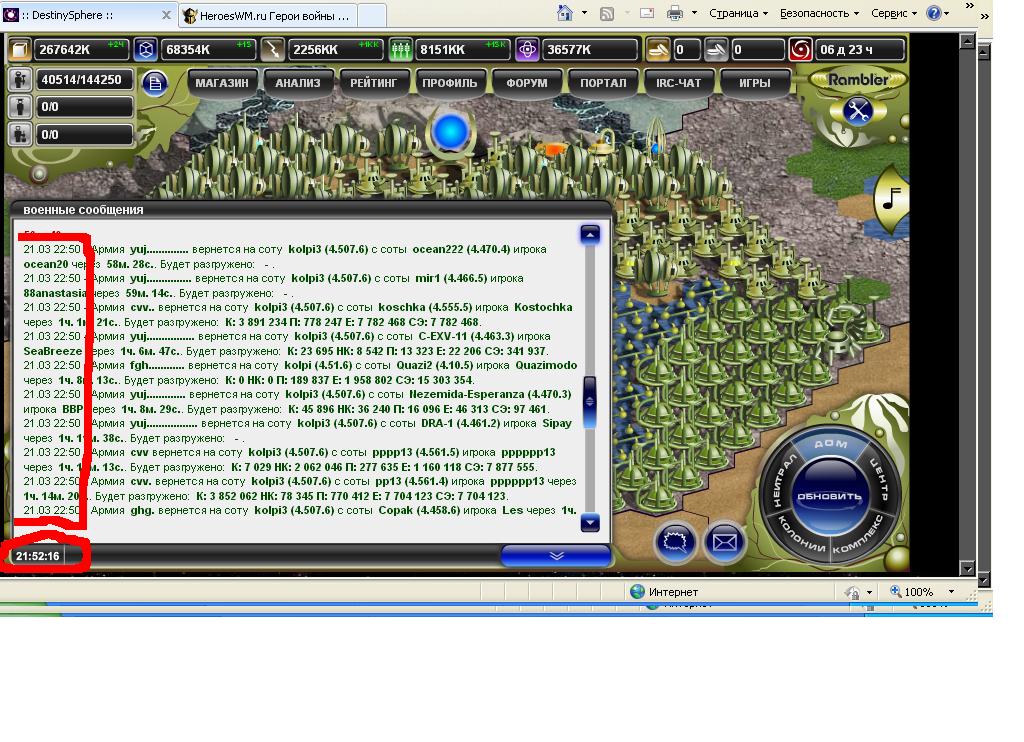This screenshot has height=742, width=1024.
Task: Click the ОБНОВИТЬ refresh button
Action: 829,497
